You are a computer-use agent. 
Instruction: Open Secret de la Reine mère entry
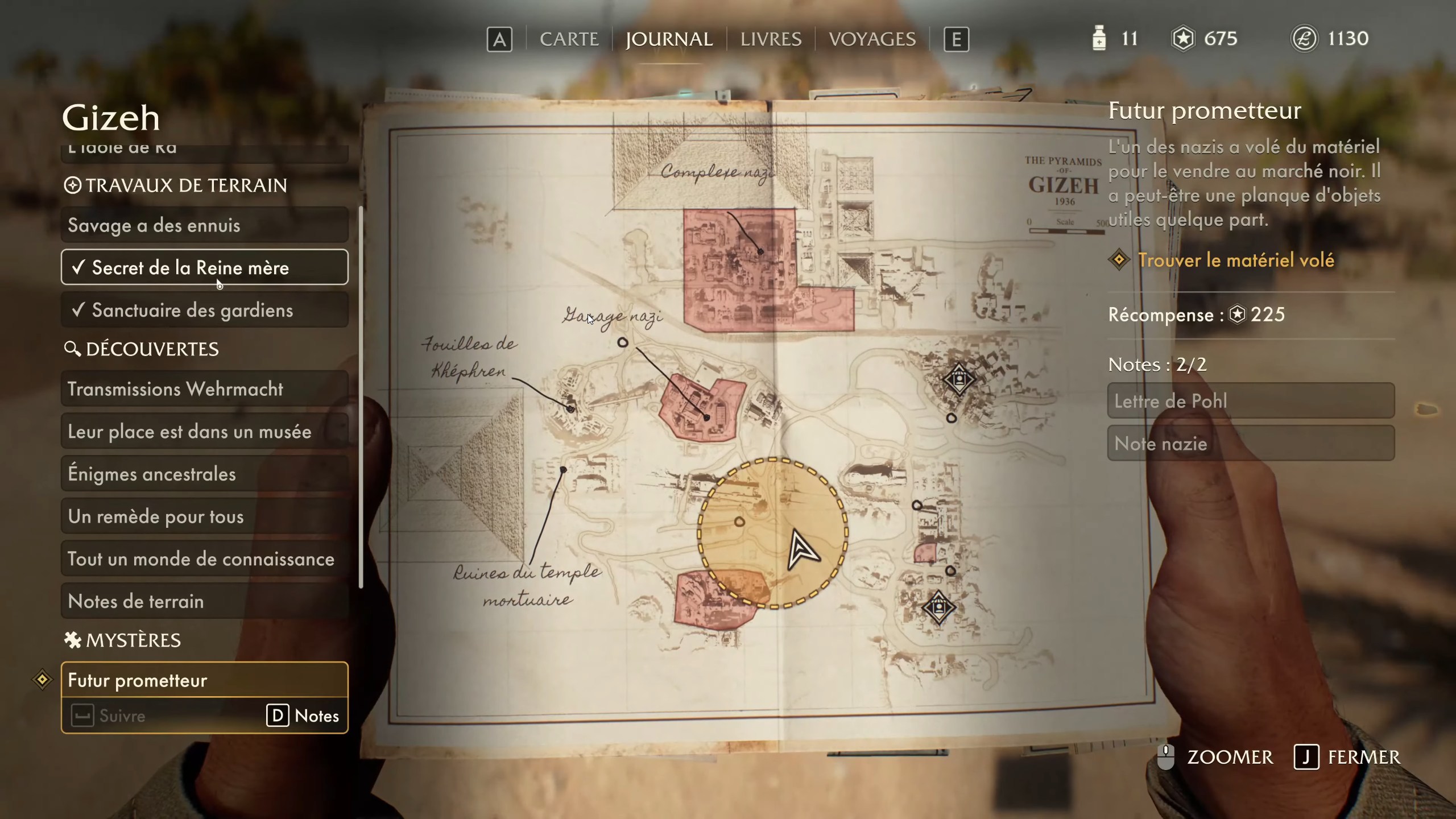[205, 267]
